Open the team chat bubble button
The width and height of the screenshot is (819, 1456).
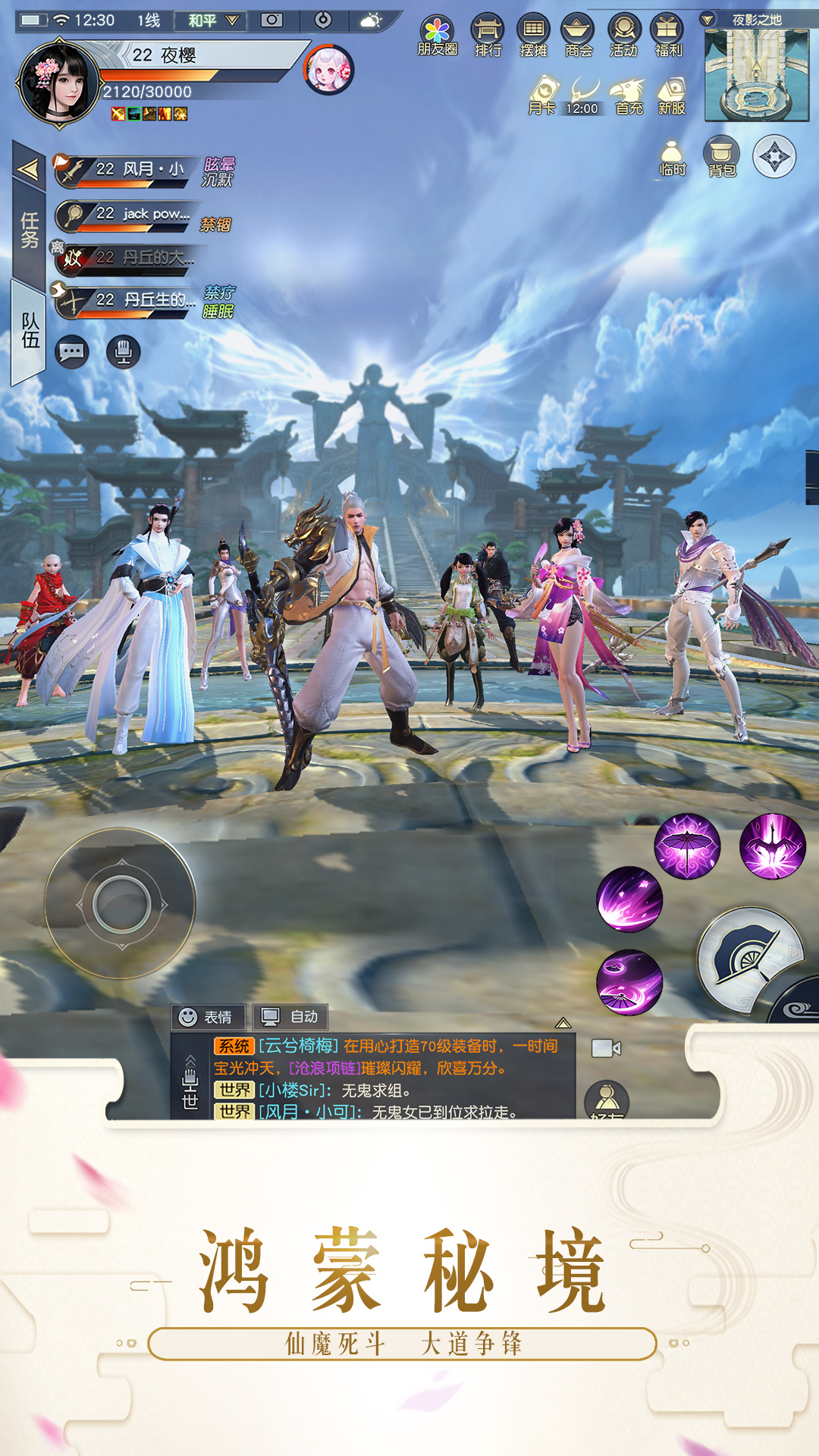click(x=72, y=353)
